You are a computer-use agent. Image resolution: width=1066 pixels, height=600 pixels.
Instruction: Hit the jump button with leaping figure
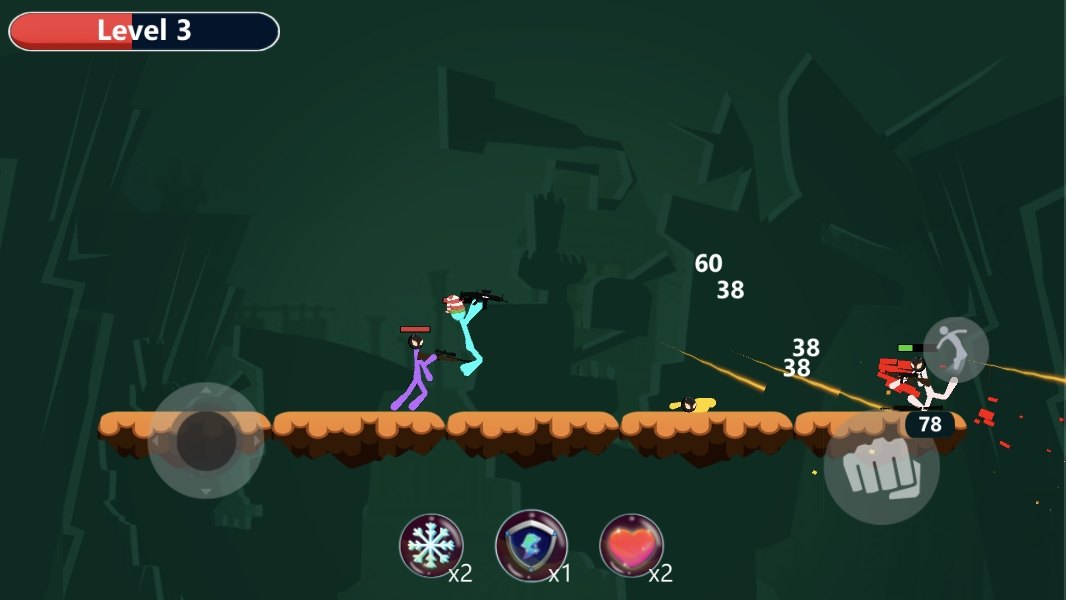955,350
